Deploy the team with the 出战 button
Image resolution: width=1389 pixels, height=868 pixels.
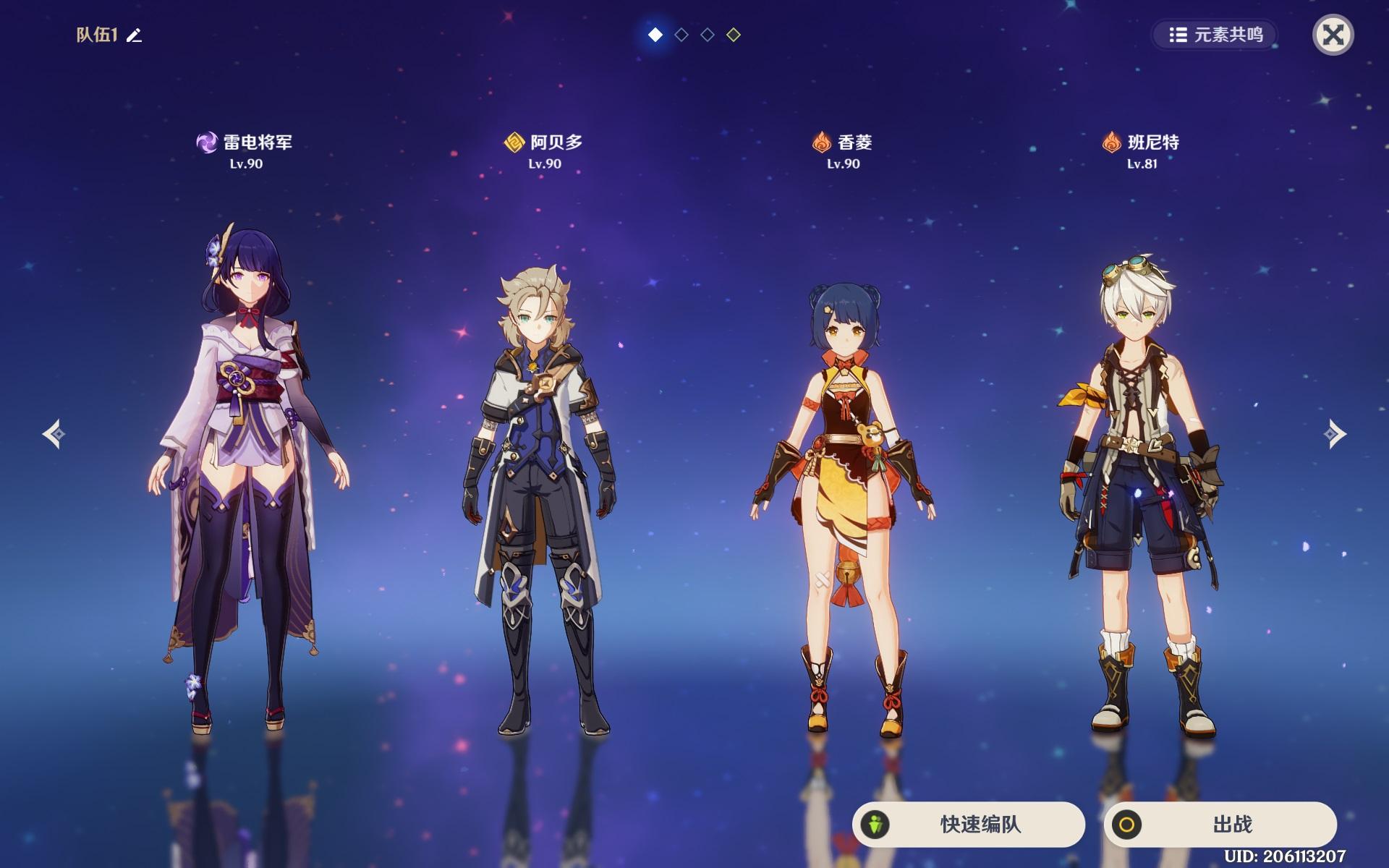pos(1220,824)
